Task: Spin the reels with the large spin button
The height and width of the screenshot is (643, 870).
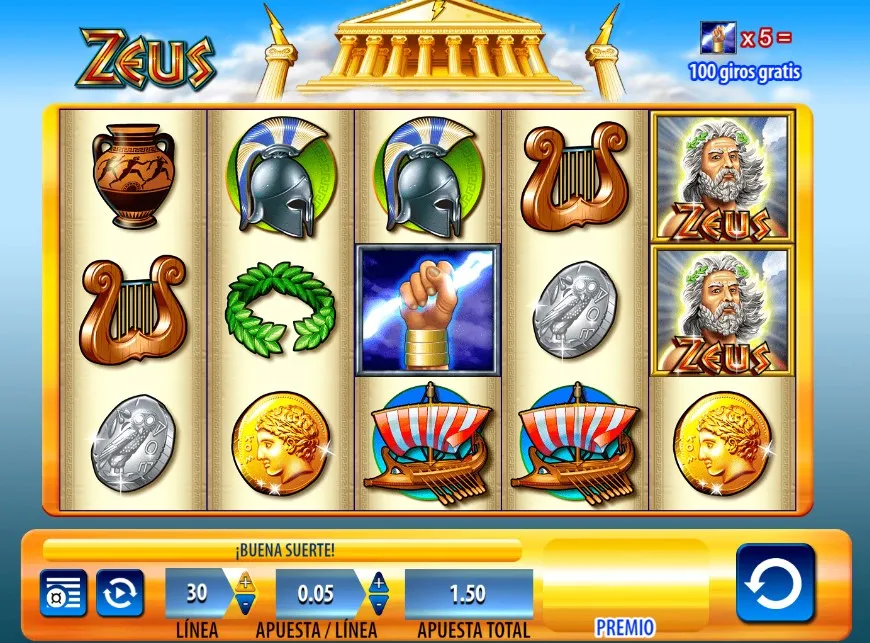Action: [x=775, y=583]
